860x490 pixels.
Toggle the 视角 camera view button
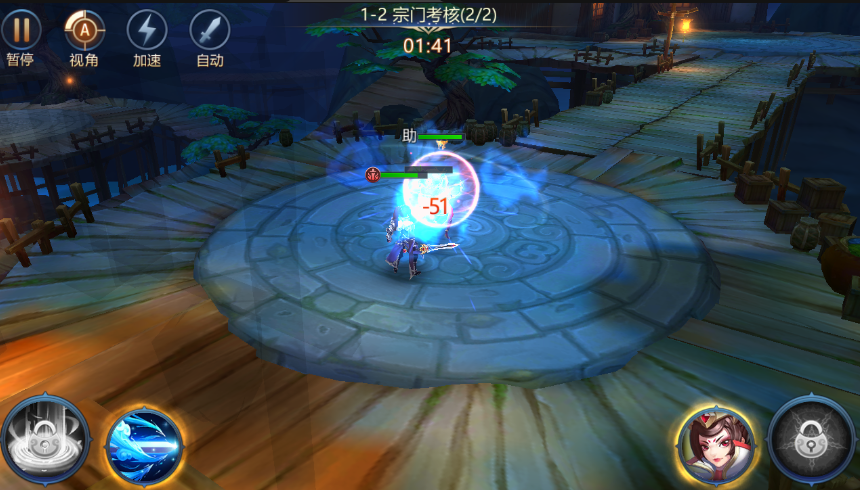(85, 30)
